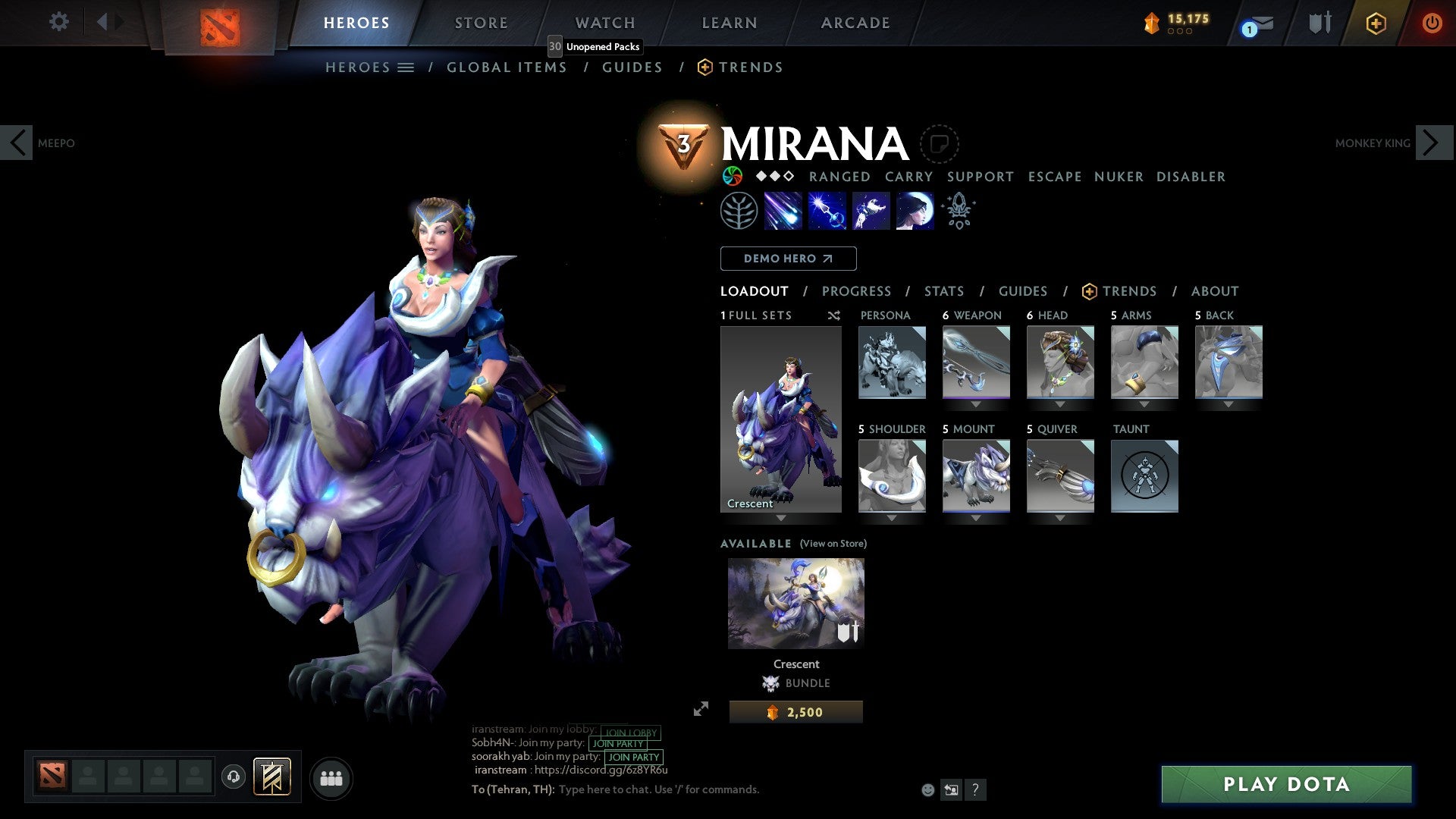Open the Progress tab for Mirana
The height and width of the screenshot is (819, 1456).
[x=857, y=291]
